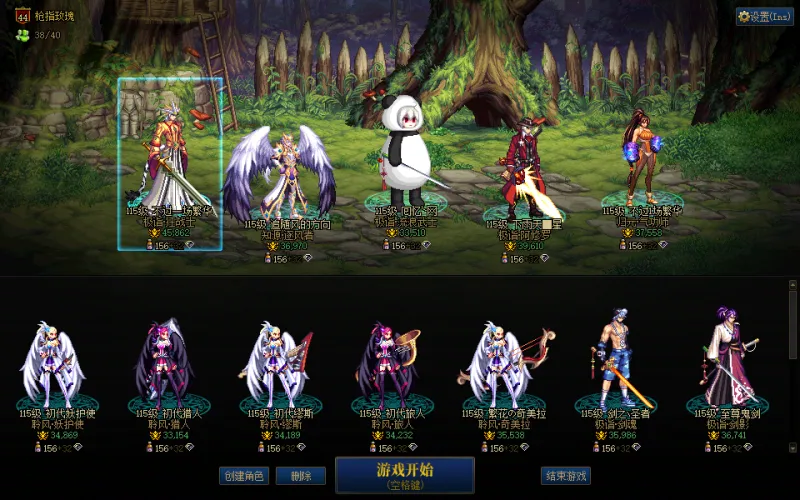Click the 游戏开始 start game button
Viewport: 800px width, 500px height.
(x=404, y=474)
